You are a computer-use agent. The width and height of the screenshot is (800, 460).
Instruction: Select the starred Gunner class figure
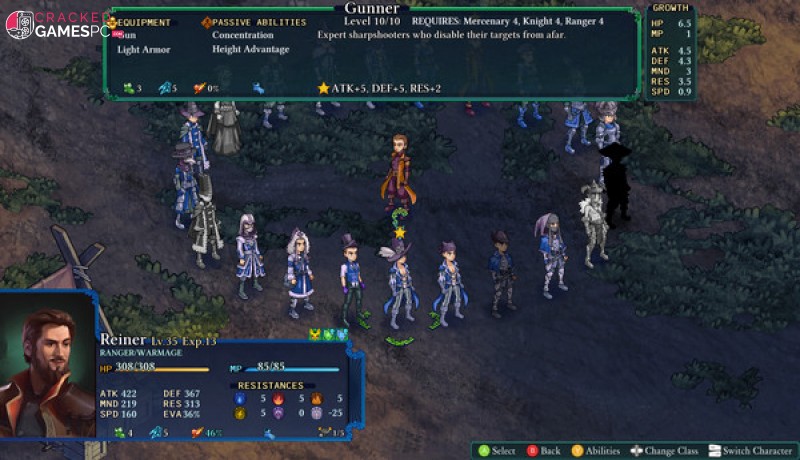pyautogui.click(x=400, y=285)
